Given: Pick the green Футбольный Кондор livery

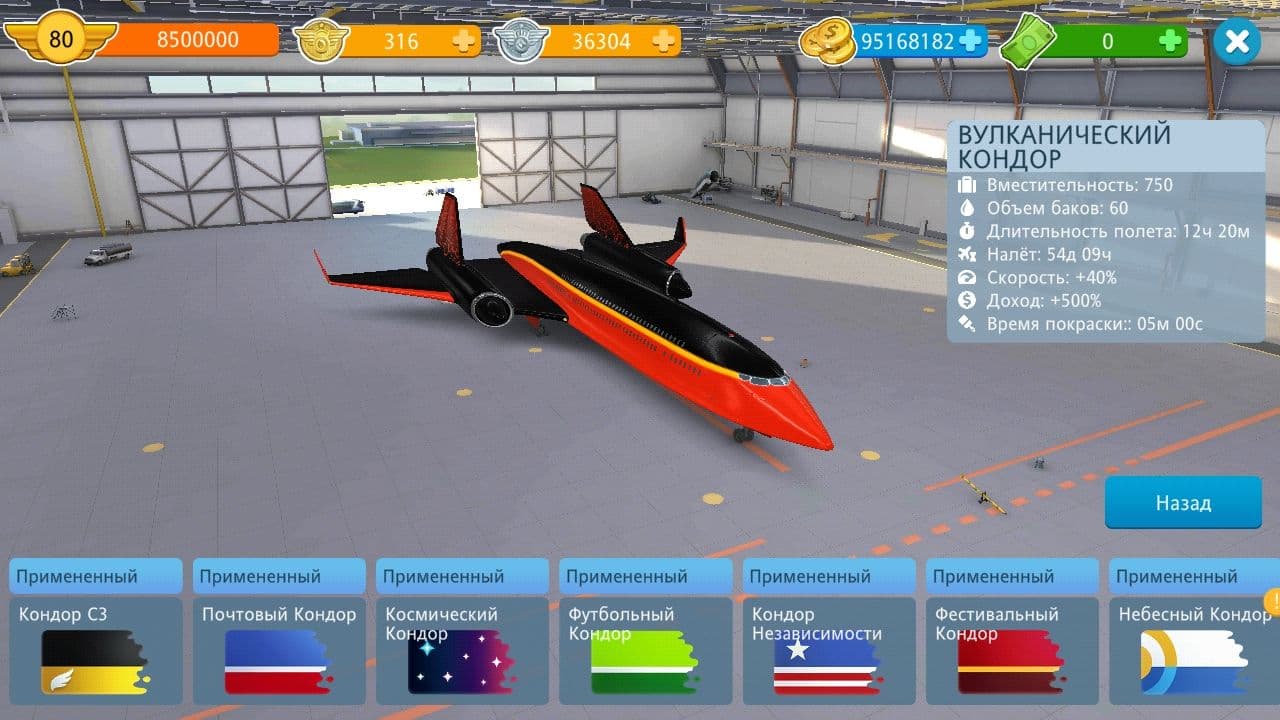Looking at the screenshot, I should (645, 650).
